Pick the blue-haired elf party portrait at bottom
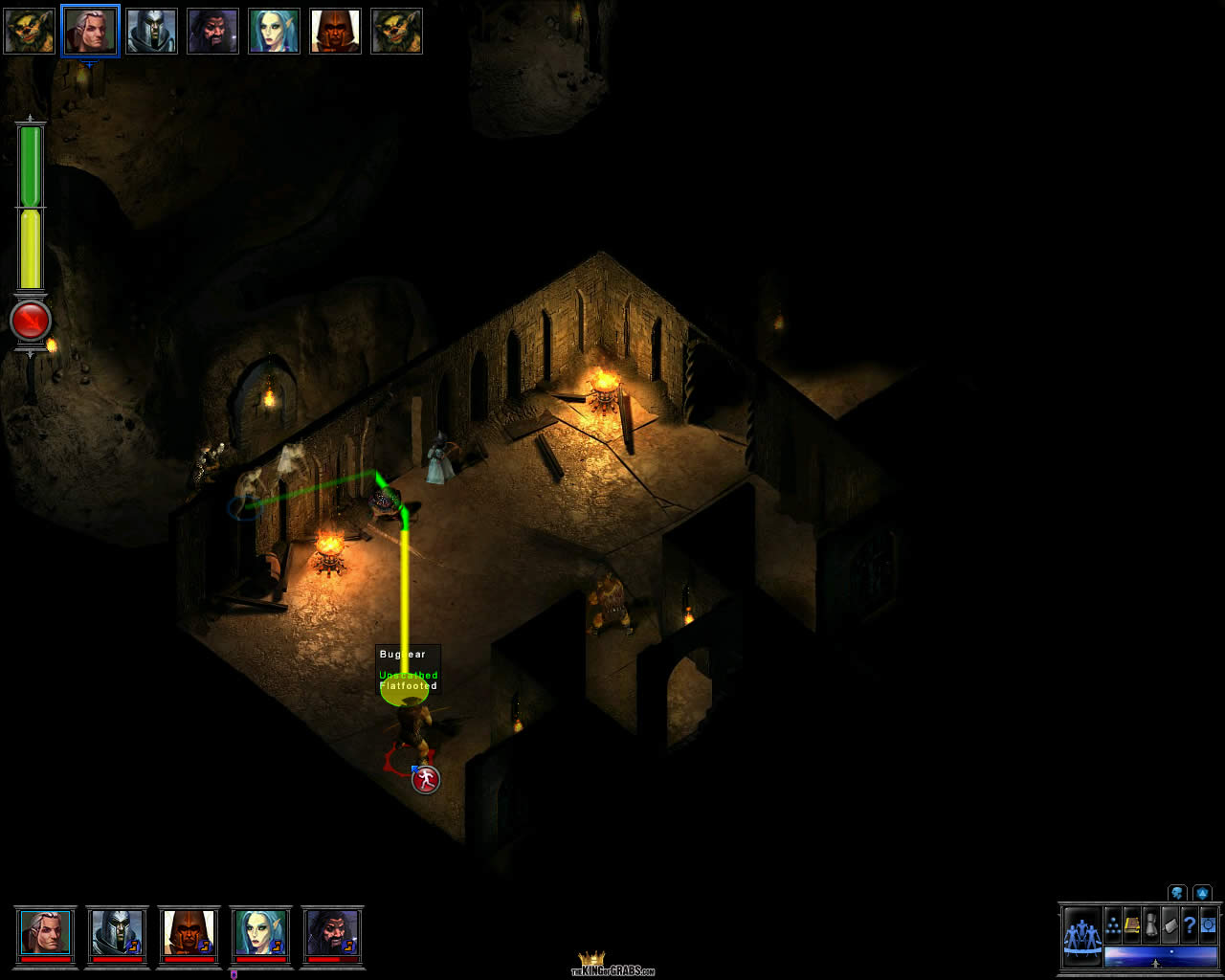Image resolution: width=1225 pixels, height=980 pixels. coord(260,933)
